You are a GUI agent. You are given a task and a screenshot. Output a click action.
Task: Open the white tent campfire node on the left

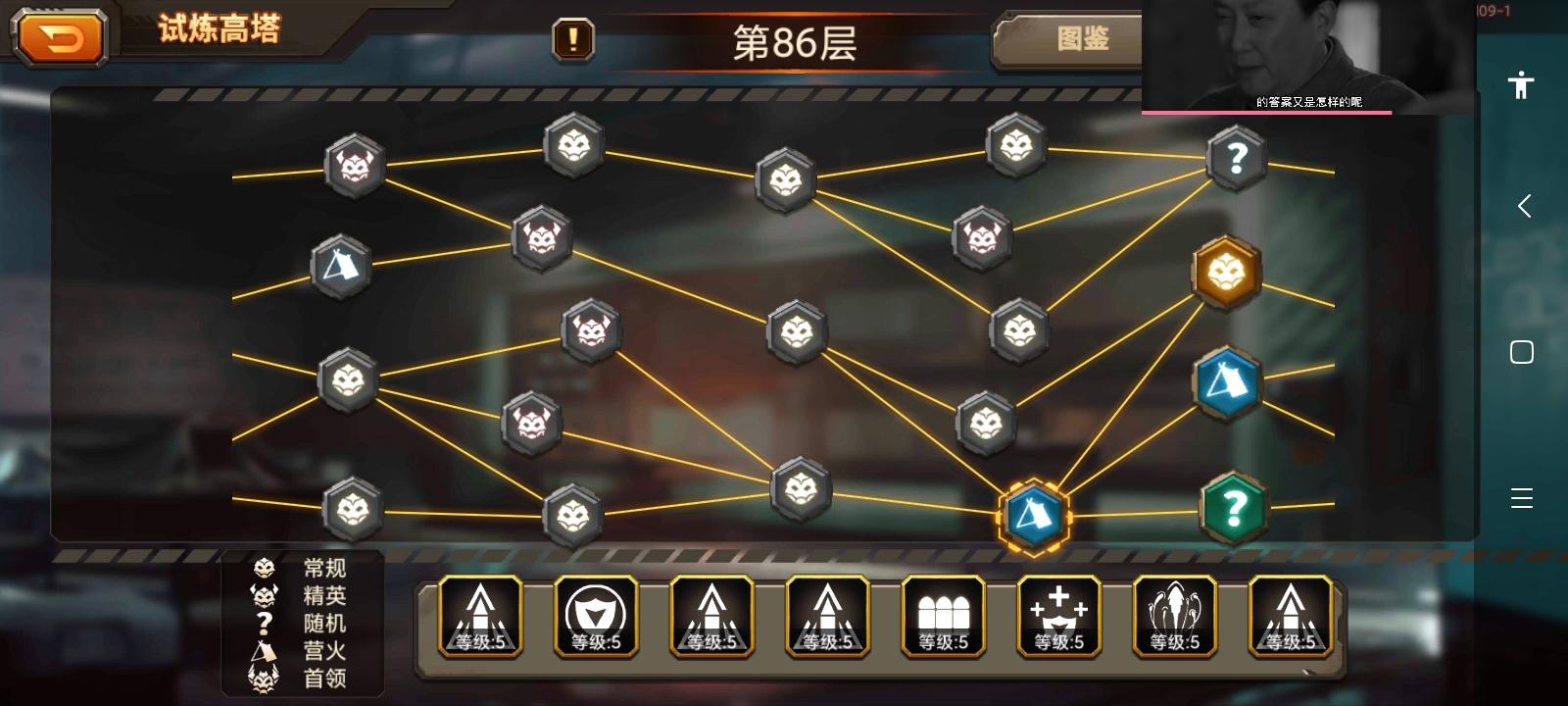coord(339,265)
